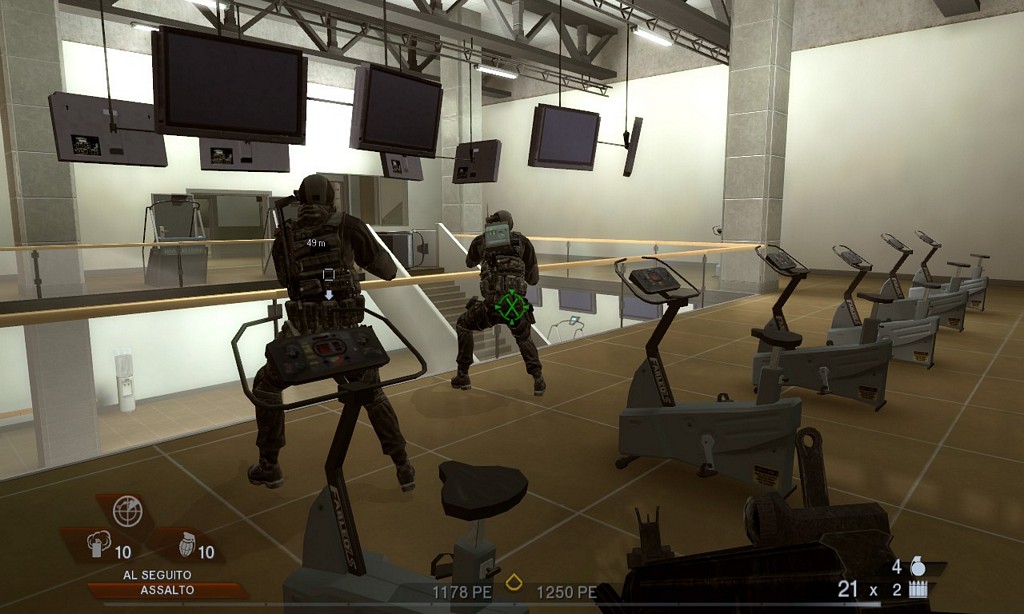Select the team frag grenade icon
The image size is (1024, 614).
point(185,546)
